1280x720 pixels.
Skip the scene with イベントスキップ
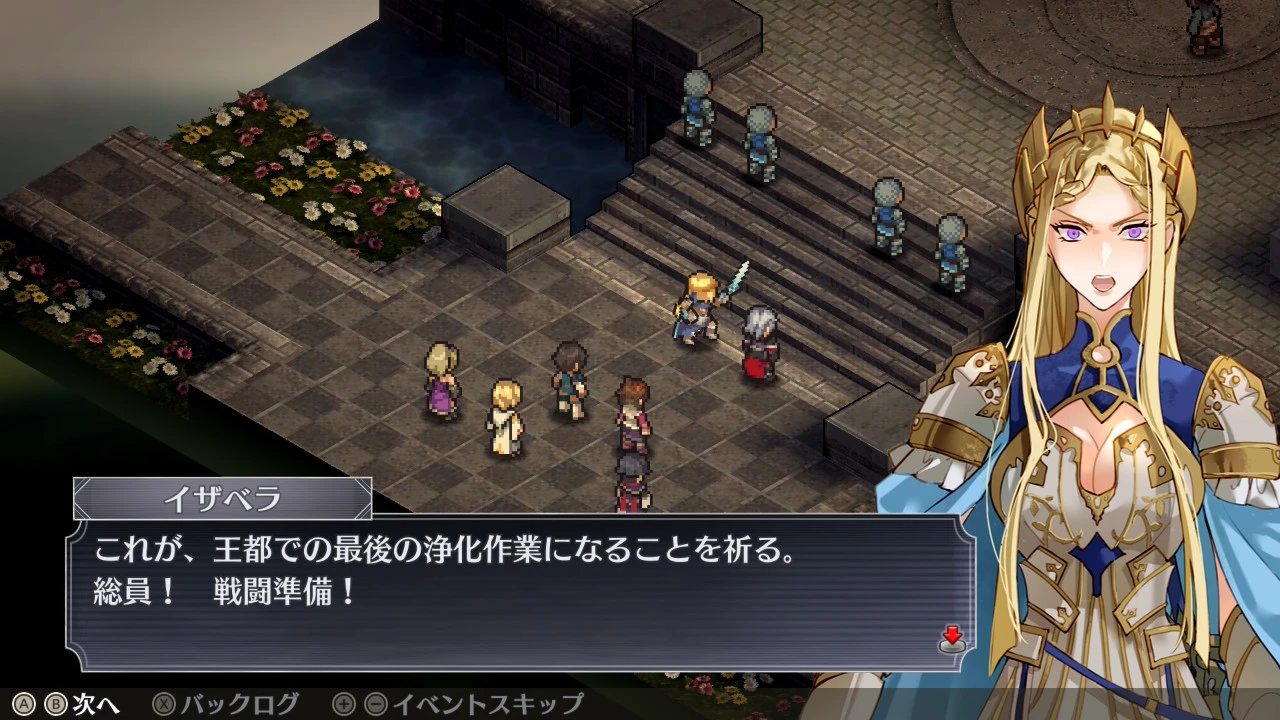486,704
